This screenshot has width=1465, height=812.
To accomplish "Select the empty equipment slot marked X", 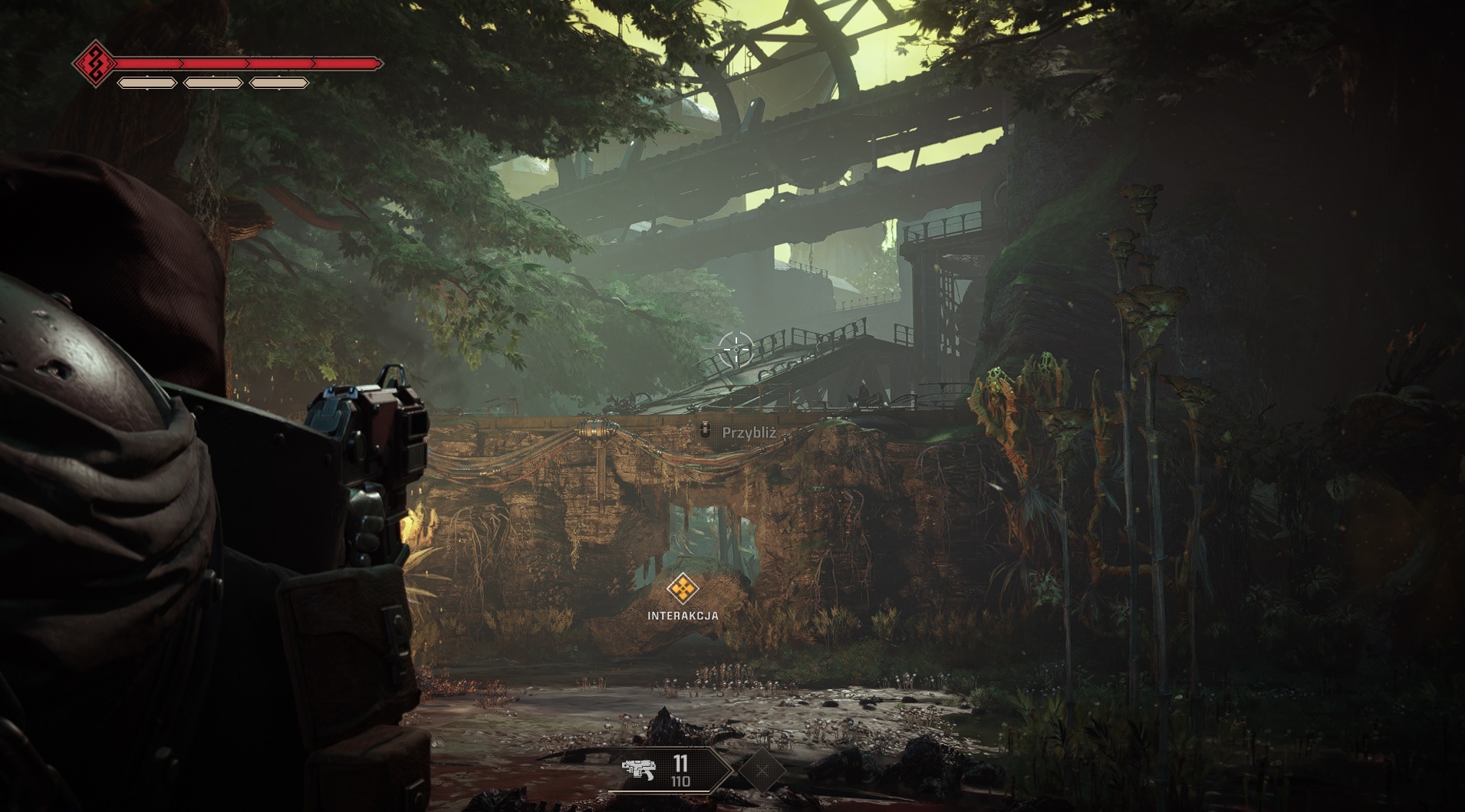I will pyautogui.click(x=762, y=770).
